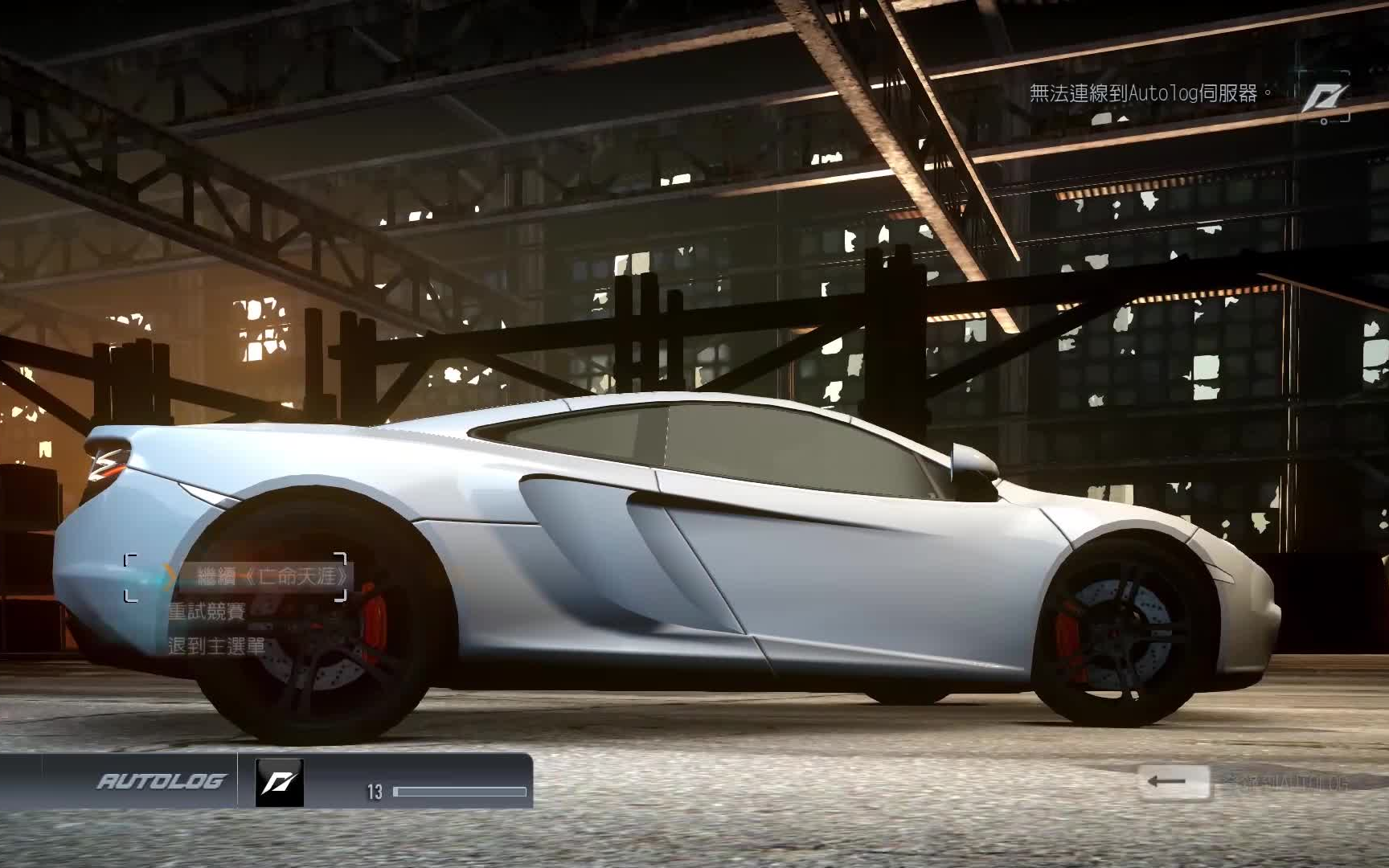Click the Need for Speed profile avatar
Viewport: 1389px width, 868px height.
point(279,782)
